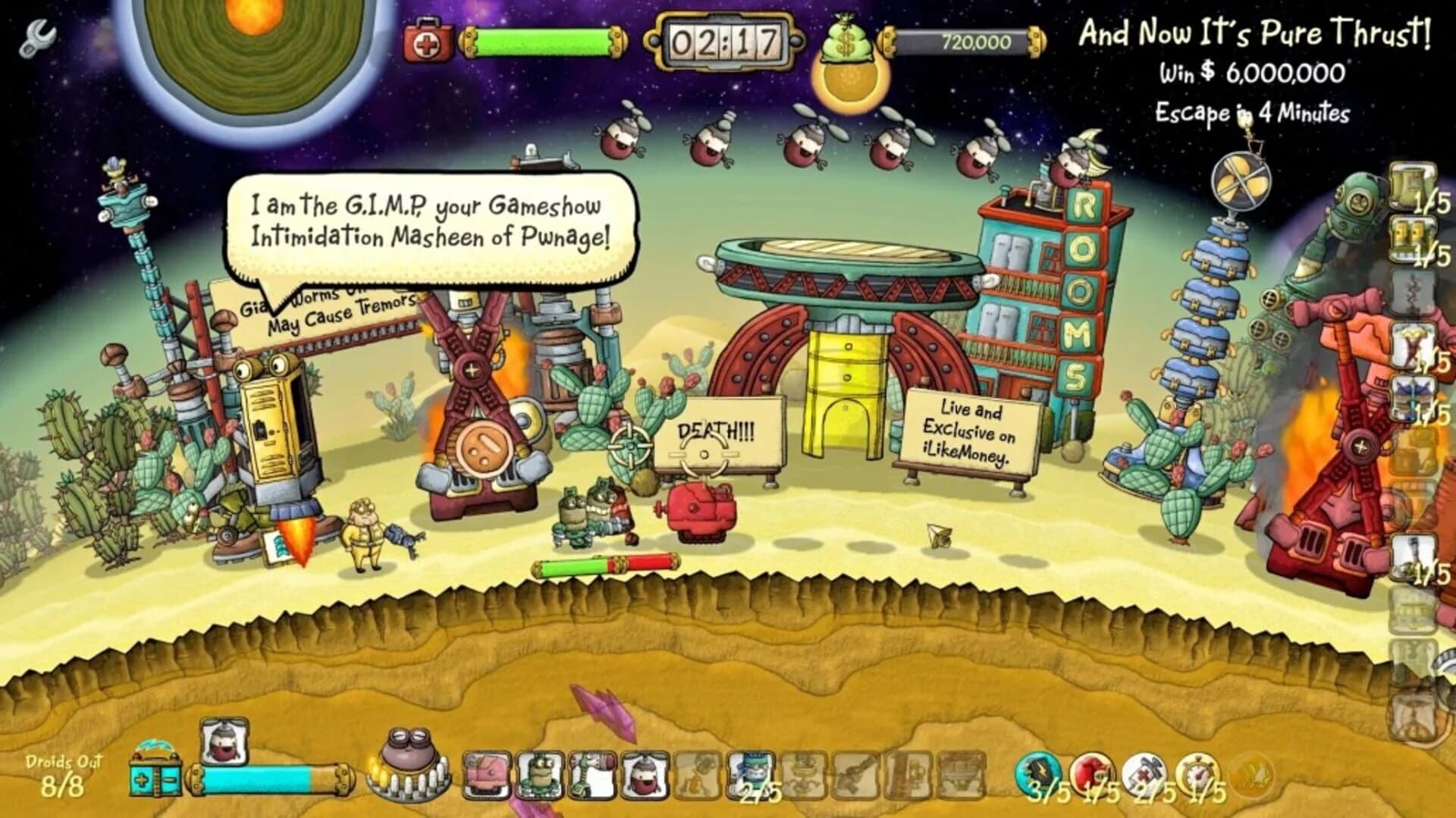Select the frog soldier unit icon
The width and height of the screenshot is (1456, 818).
pyautogui.click(x=539, y=775)
